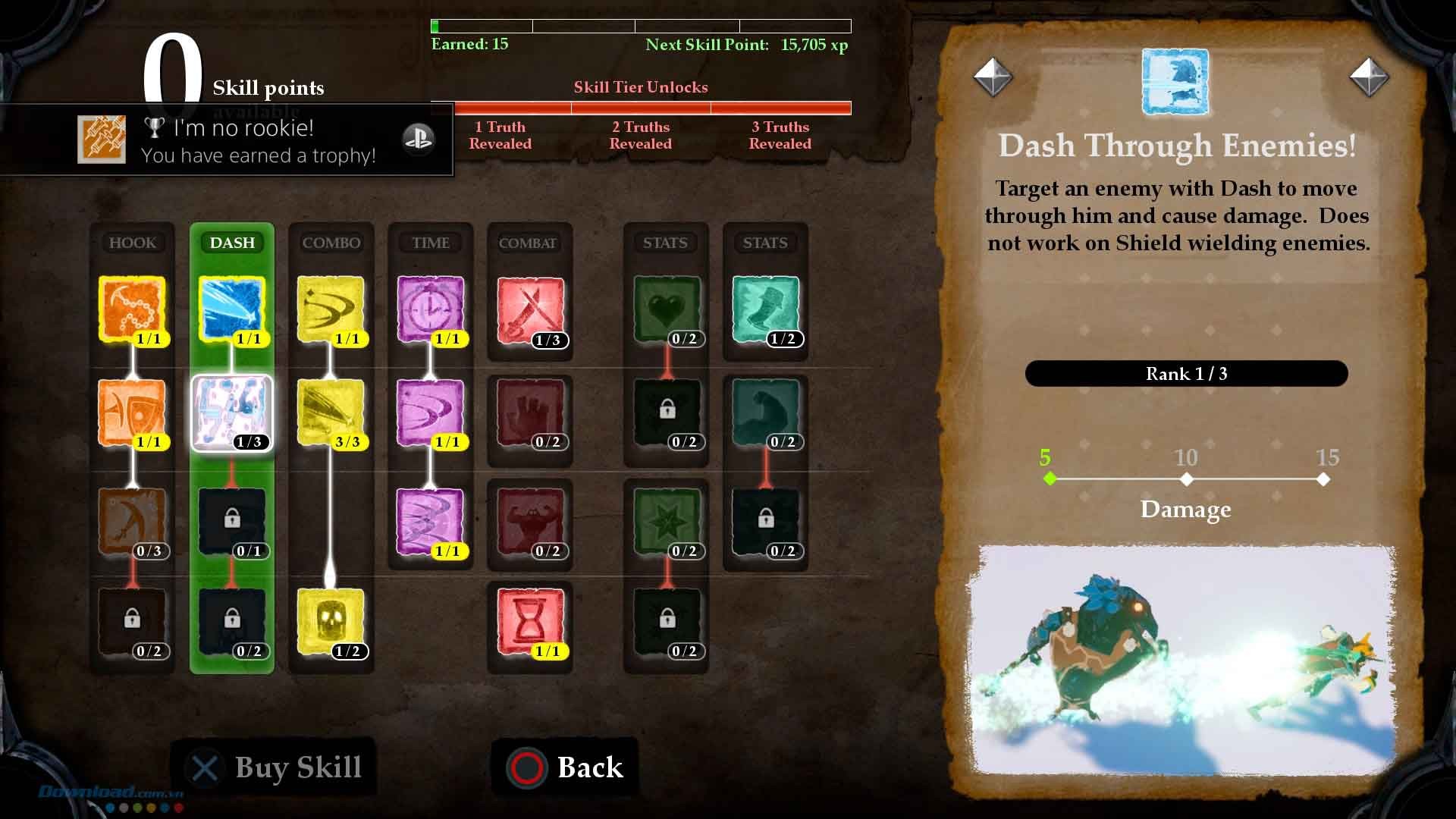Choose the muscular brute Combat skill
The width and height of the screenshot is (1456, 819).
(x=530, y=521)
